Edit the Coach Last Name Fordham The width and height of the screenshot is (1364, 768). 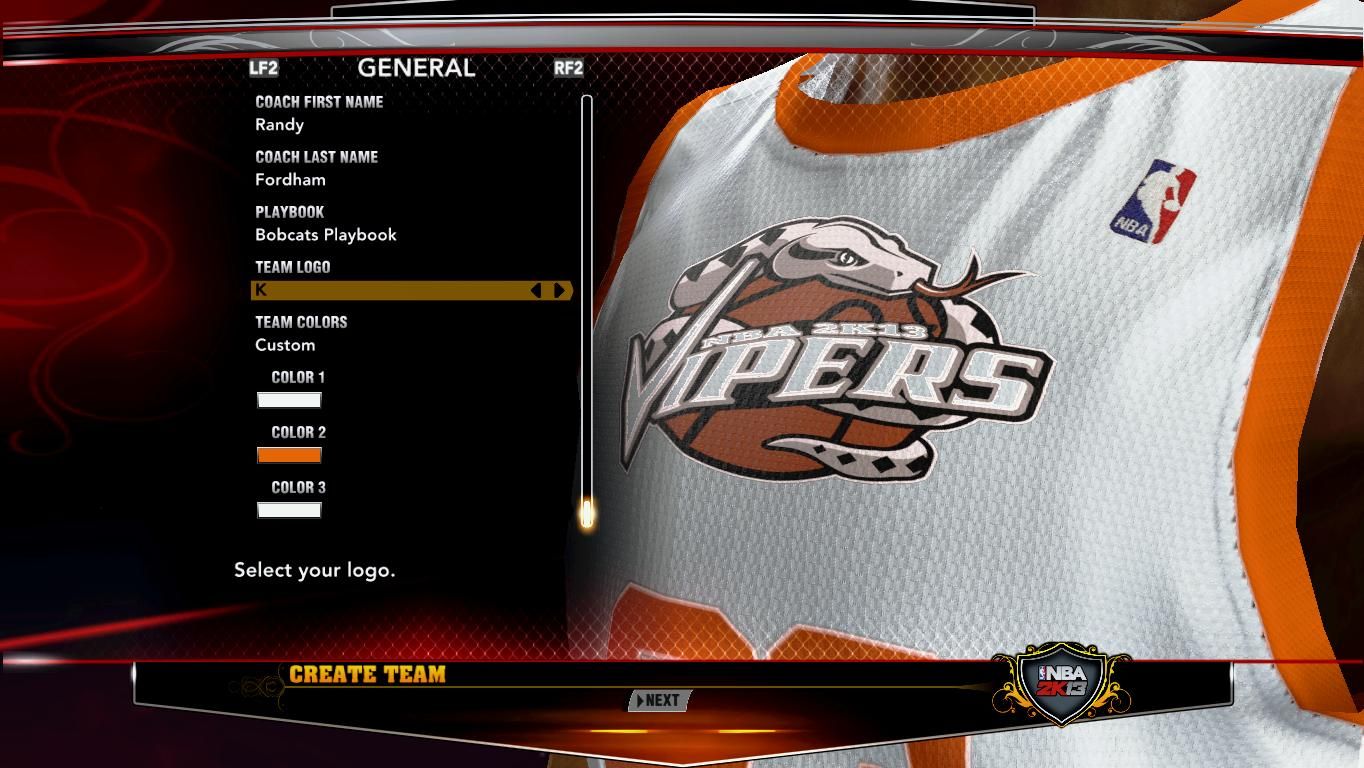[x=290, y=180]
